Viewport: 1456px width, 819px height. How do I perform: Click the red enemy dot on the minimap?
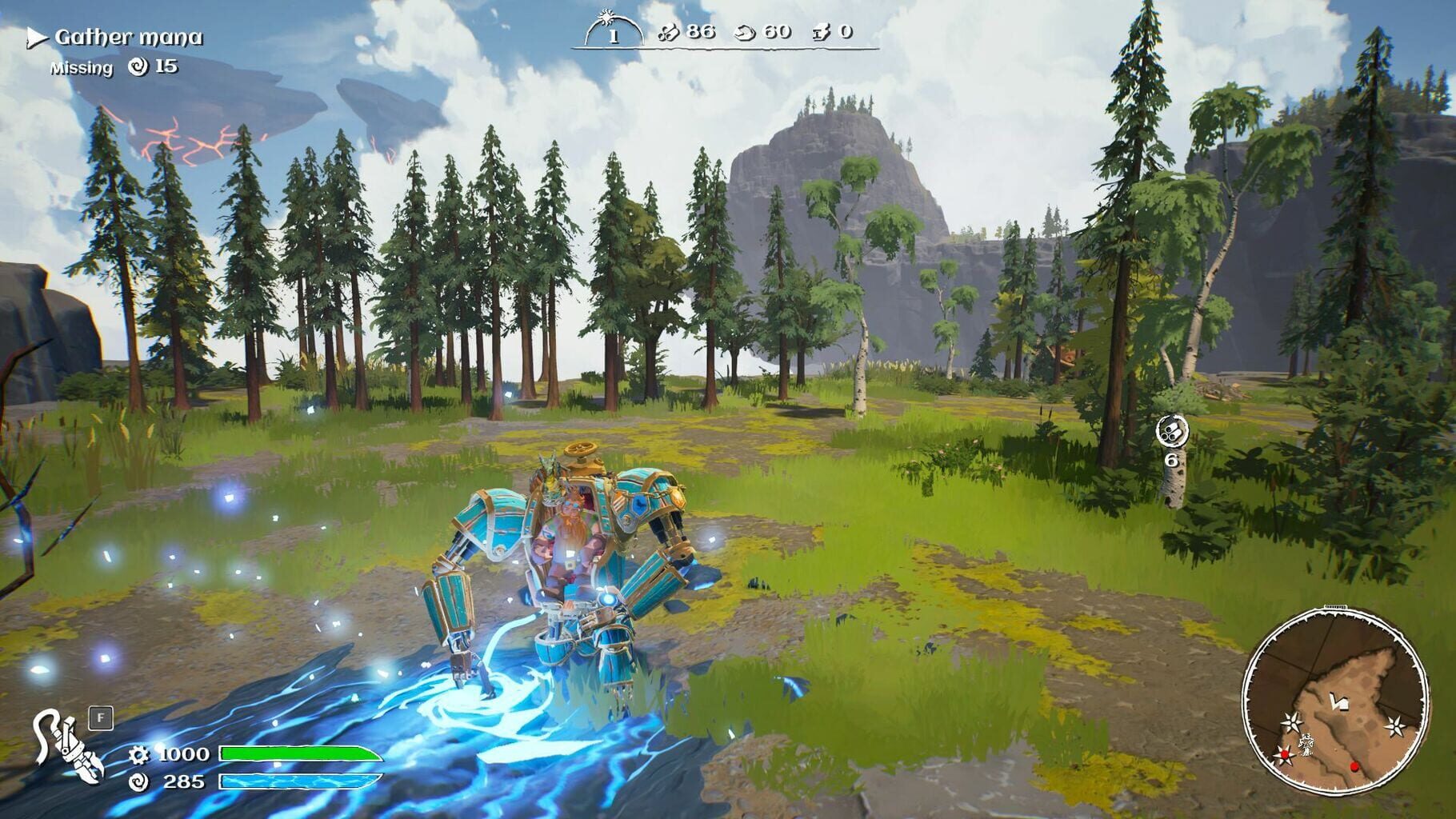tap(1354, 766)
